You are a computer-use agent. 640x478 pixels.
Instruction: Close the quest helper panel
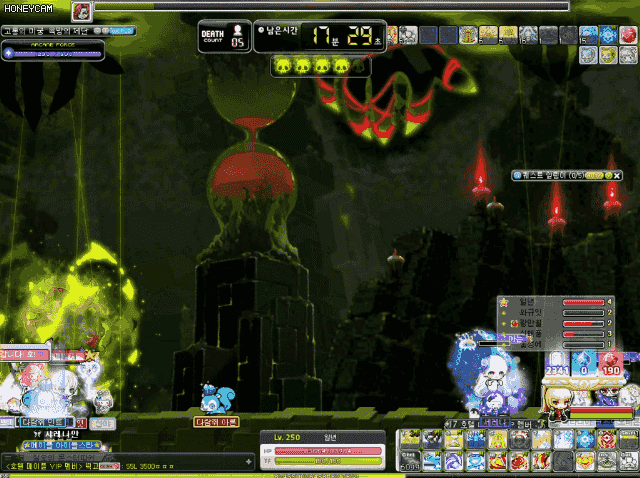point(618,175)
